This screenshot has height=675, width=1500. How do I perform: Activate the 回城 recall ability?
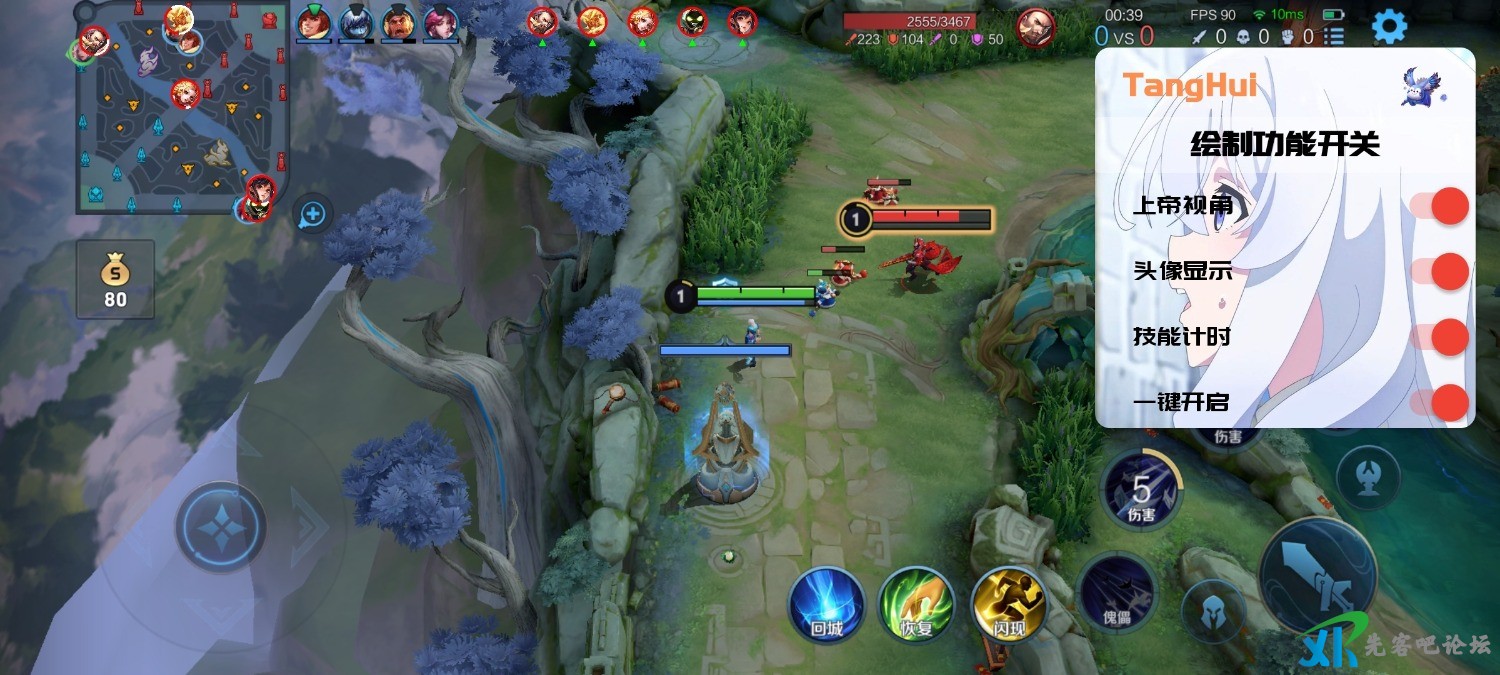[x=826, y=604]
